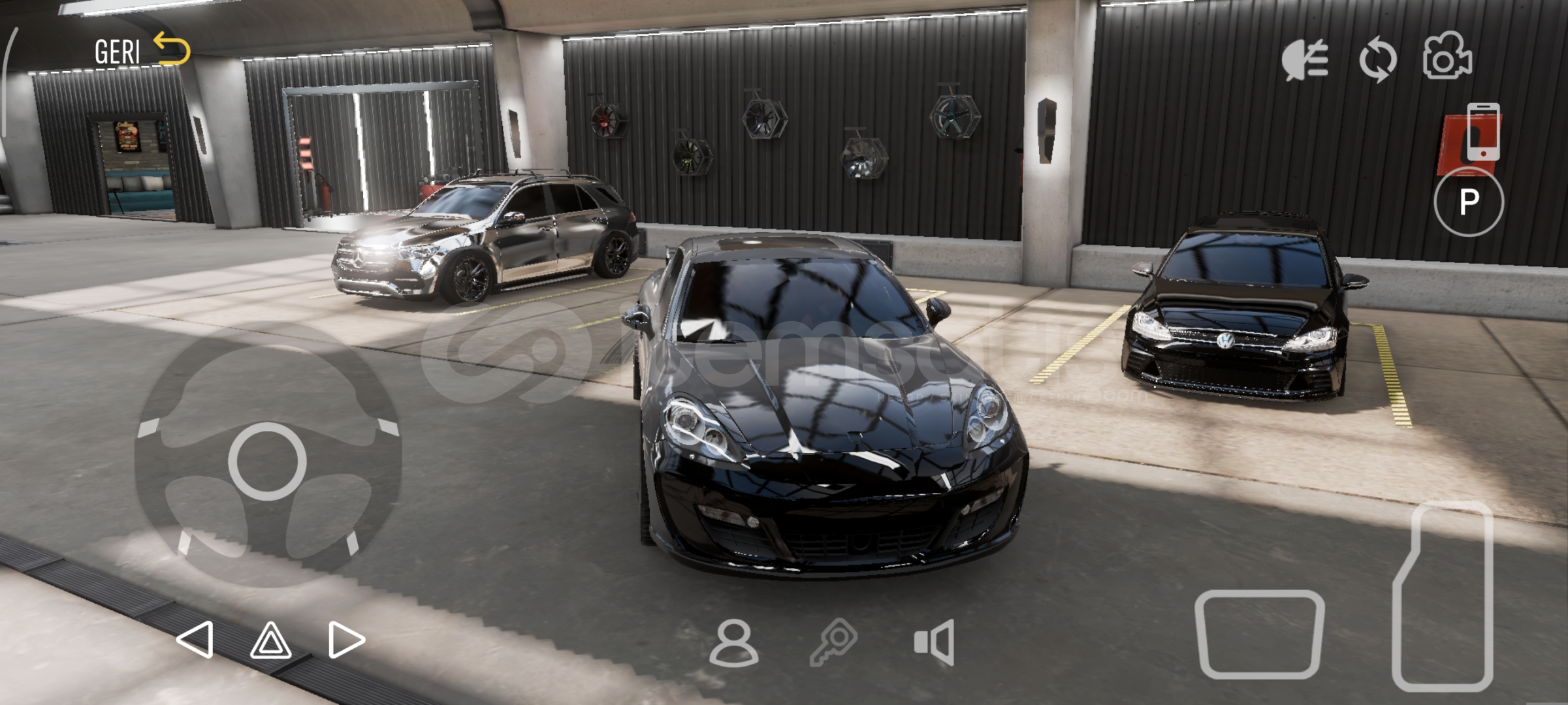Screen dimensions: 1568x705
Task: Tap the GERI back button
Action: pyautogui.click(x=141, y=50)
